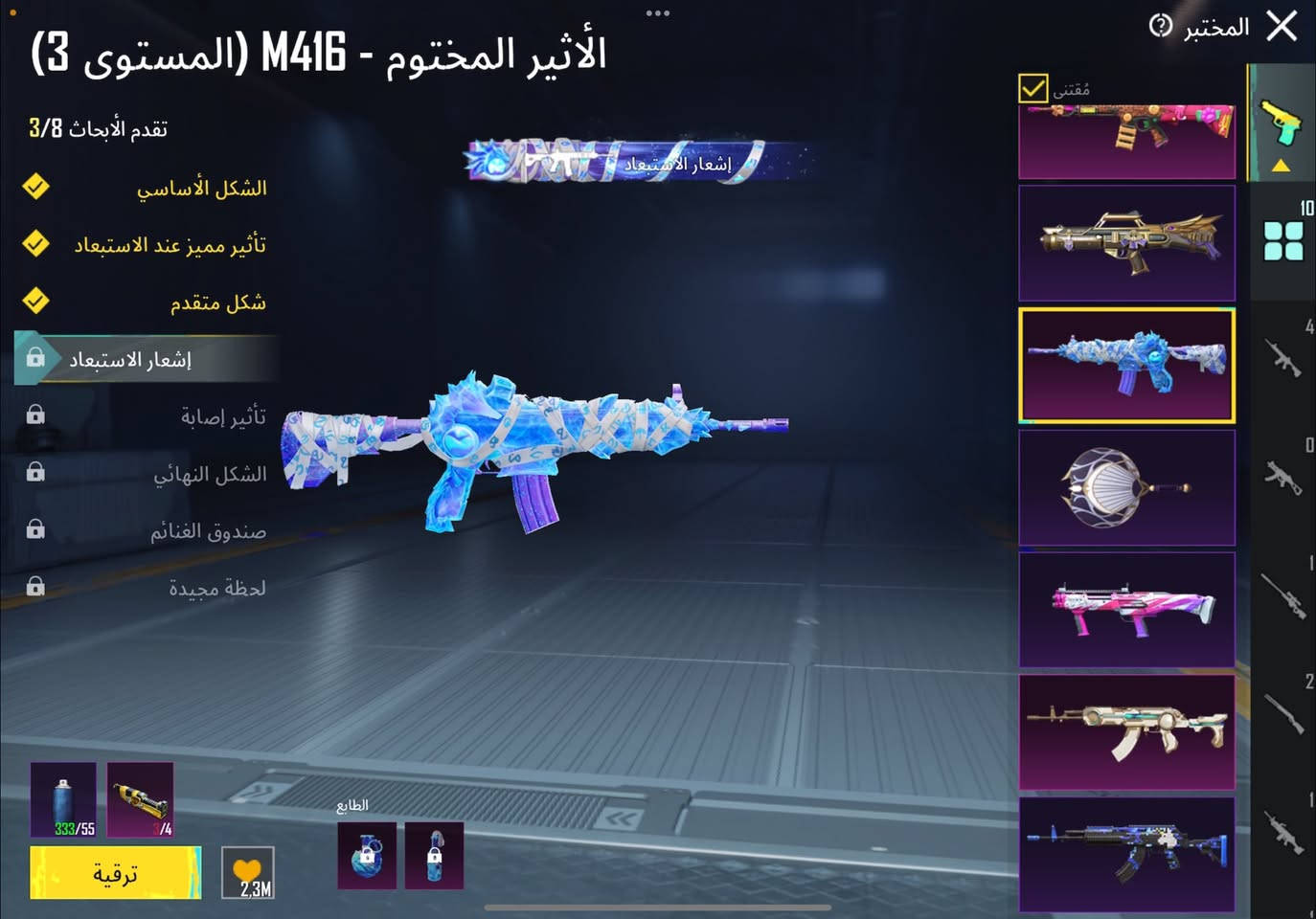This screenshot has height=919, width=1316.
Task: Select the white pan skin thumbnail
Action: click(x=1126, y=487)
